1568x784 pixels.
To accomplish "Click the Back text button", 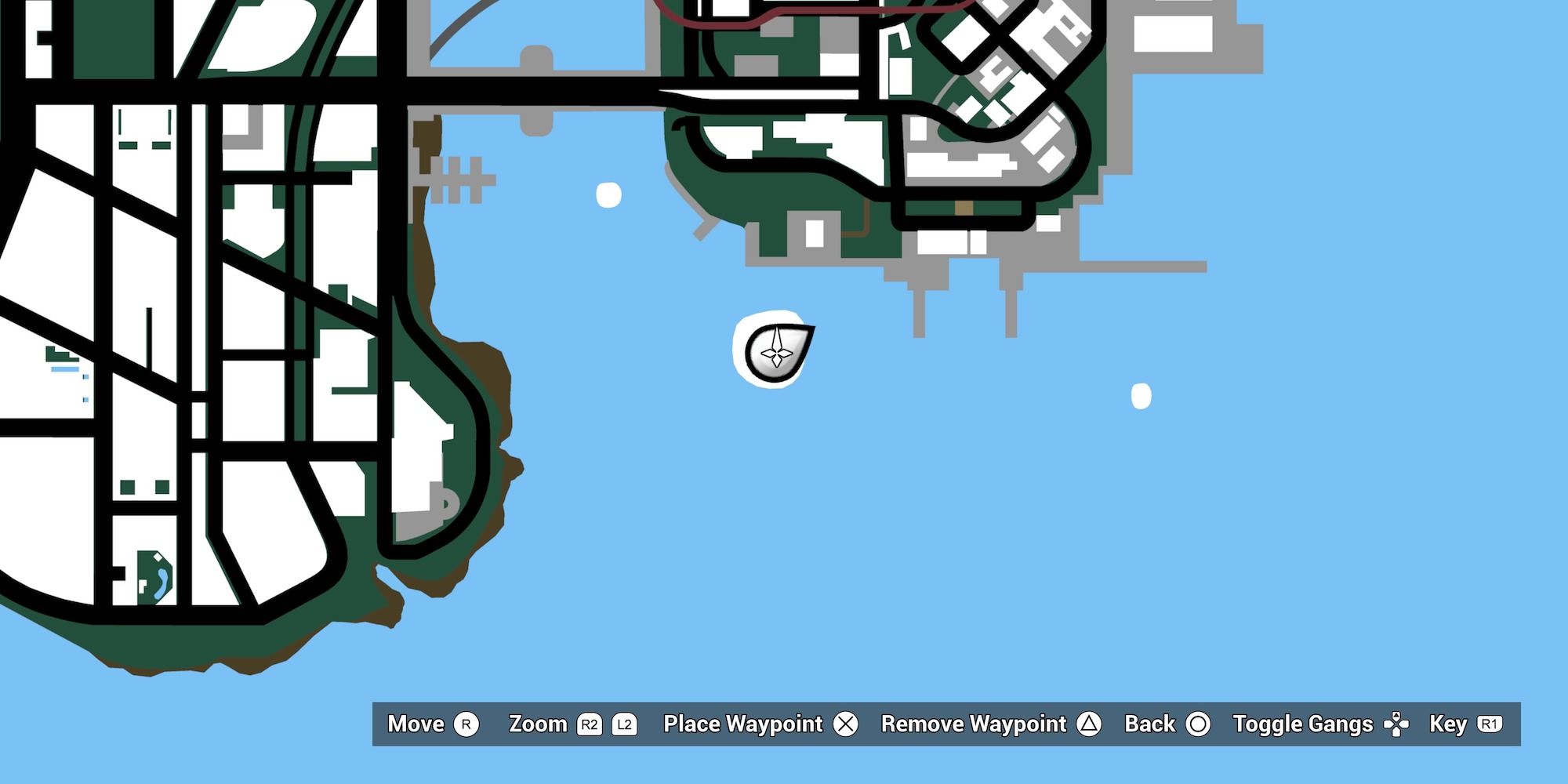I will (x=1151, y=724).
